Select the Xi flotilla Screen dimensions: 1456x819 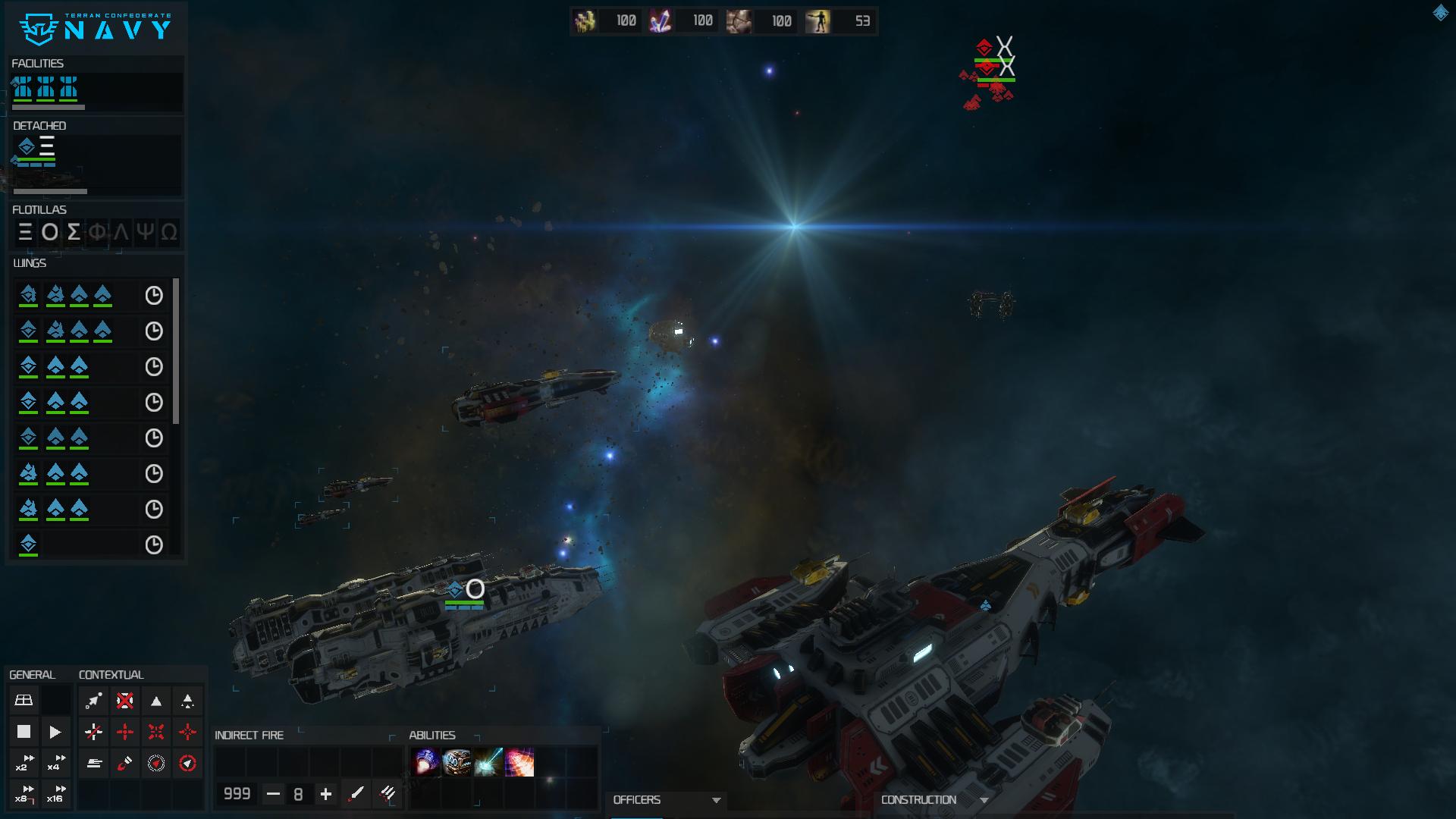[x=25, y=232]
